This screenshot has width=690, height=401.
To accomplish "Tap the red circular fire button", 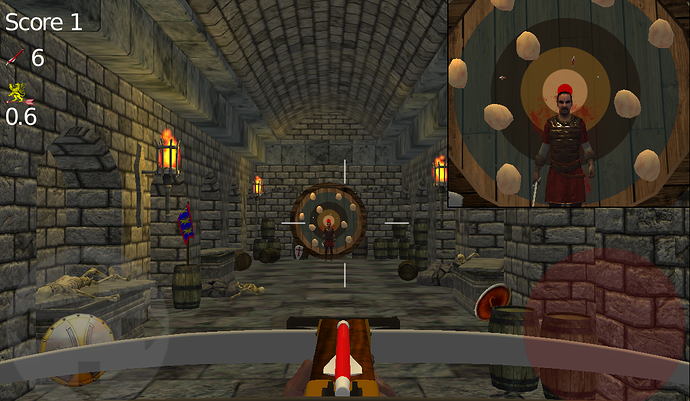I will (606, 324).
